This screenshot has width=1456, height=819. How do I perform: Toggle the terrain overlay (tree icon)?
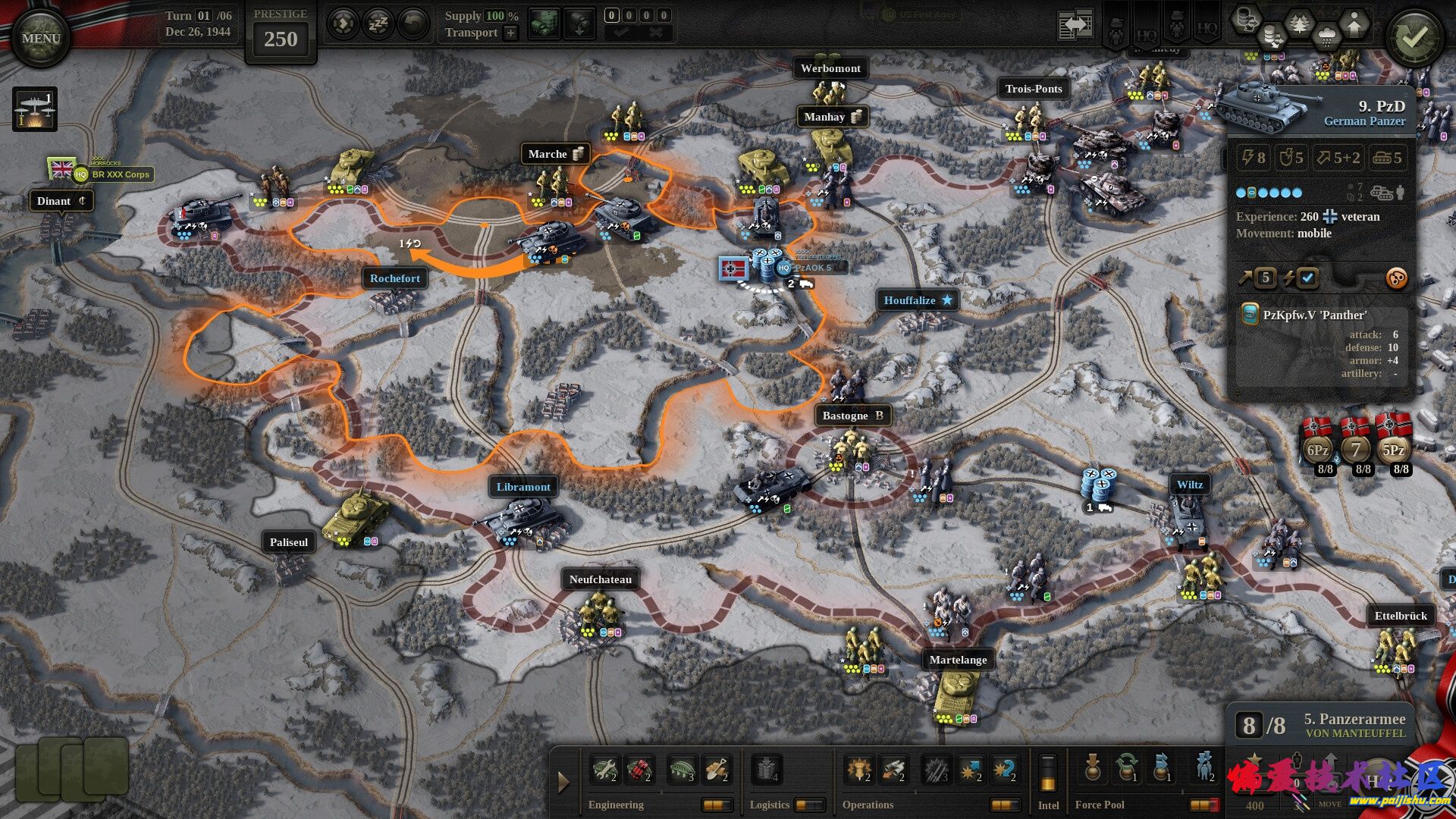tap(1300, 25)
